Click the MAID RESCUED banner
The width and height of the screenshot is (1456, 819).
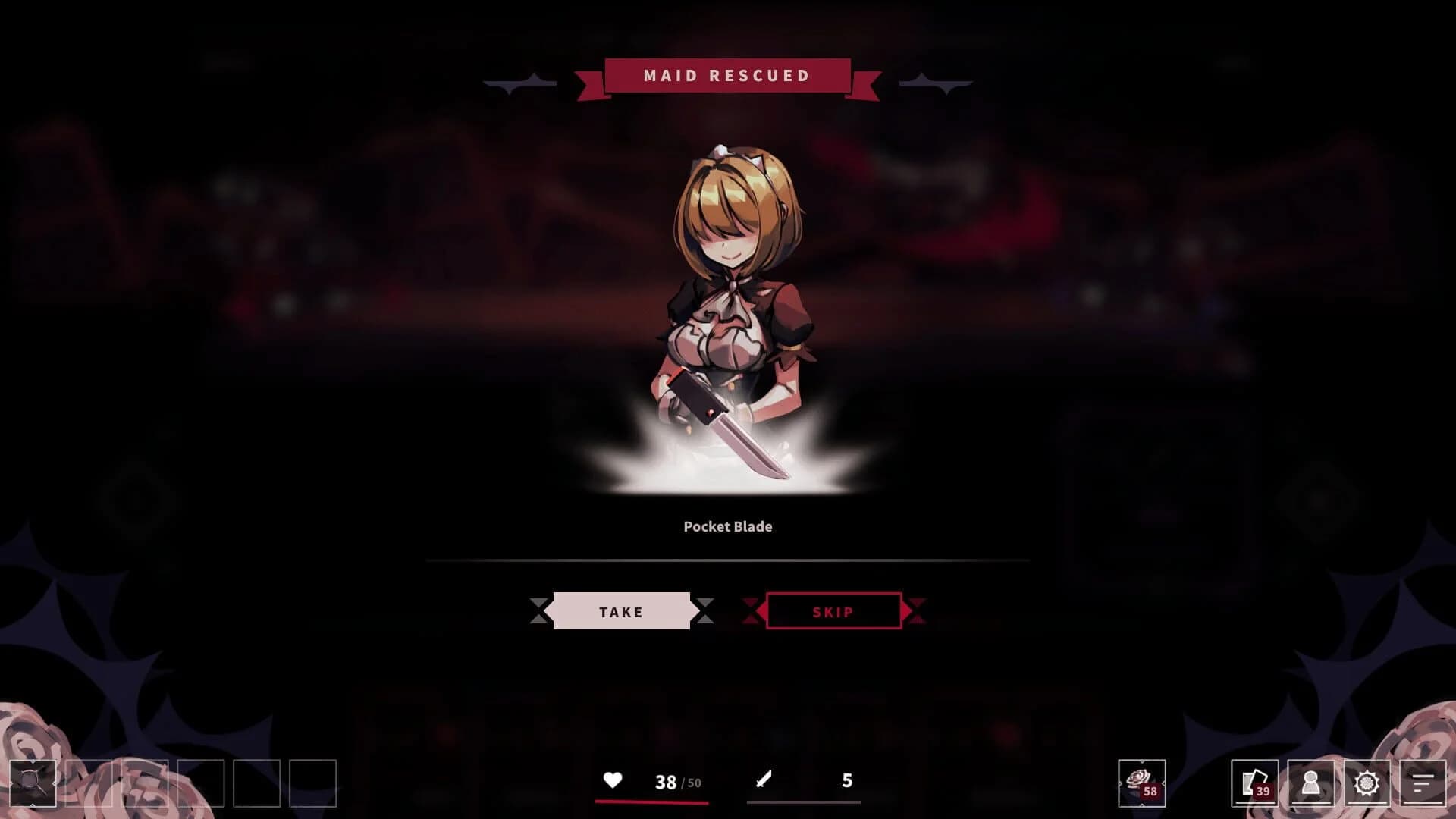[726, 75]
